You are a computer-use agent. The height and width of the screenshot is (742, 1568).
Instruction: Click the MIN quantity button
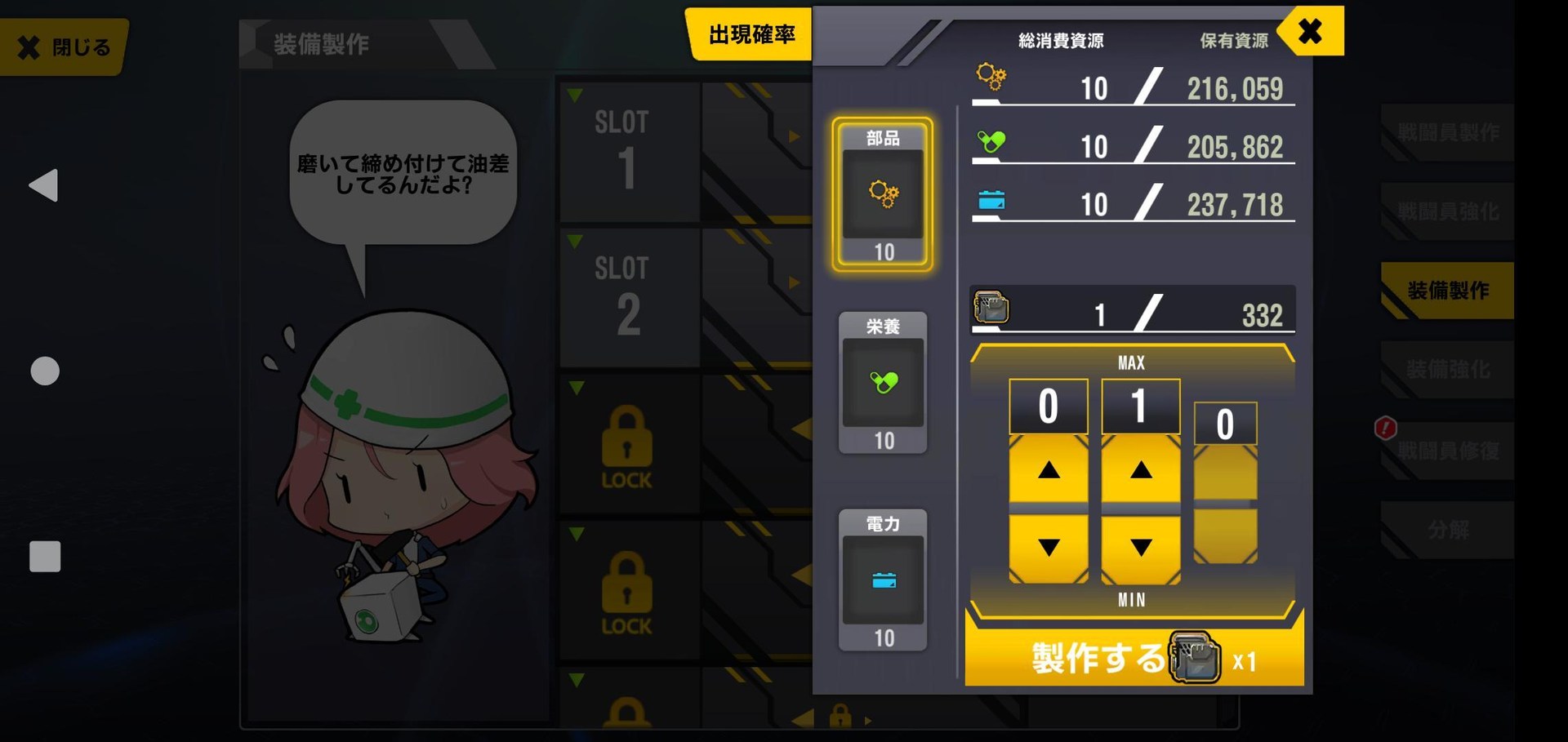(x=1131, y=600)
